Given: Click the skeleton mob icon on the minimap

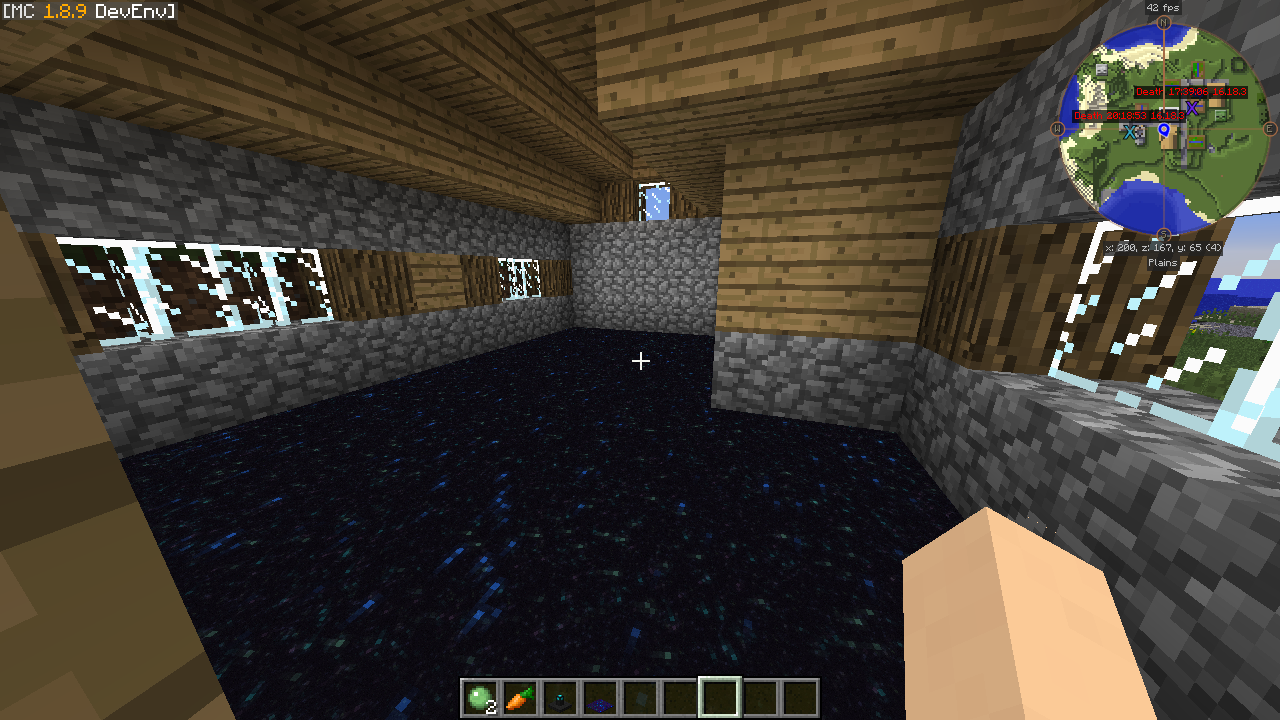Looking at the screenshot, I should point(1102,70).
